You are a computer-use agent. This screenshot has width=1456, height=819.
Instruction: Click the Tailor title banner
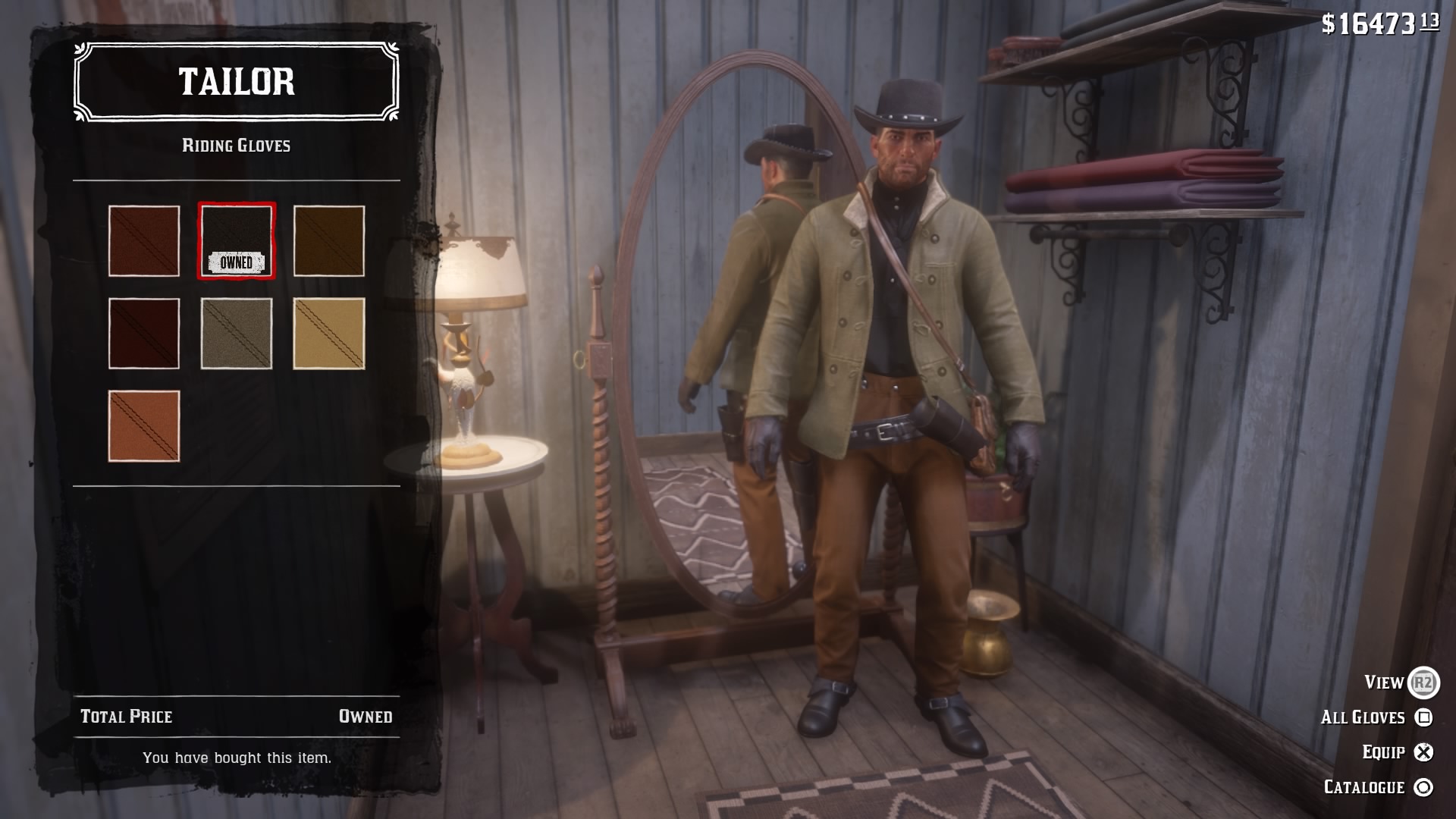[236, 83]
